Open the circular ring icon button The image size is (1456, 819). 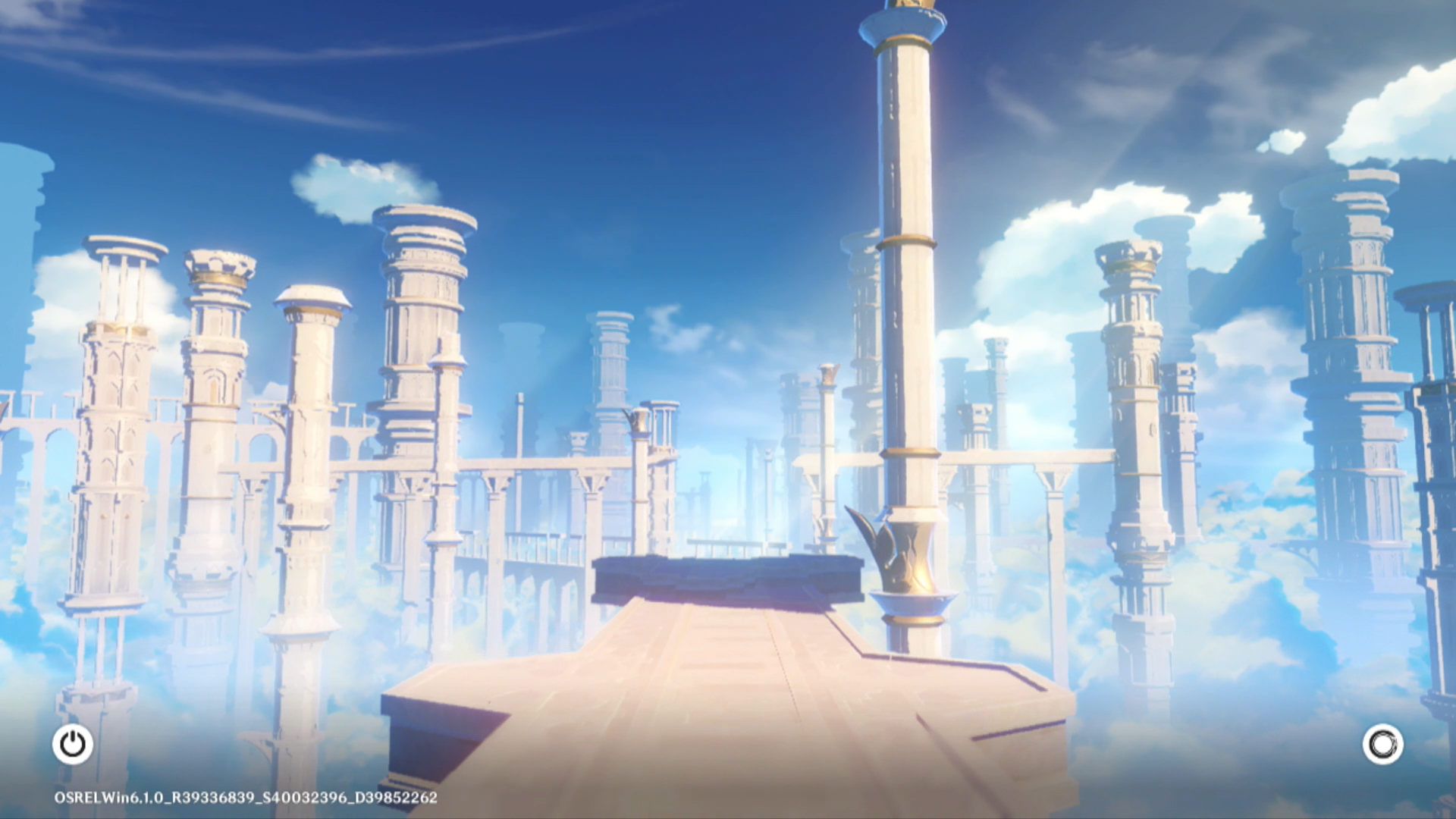[x=1382, y=744]
